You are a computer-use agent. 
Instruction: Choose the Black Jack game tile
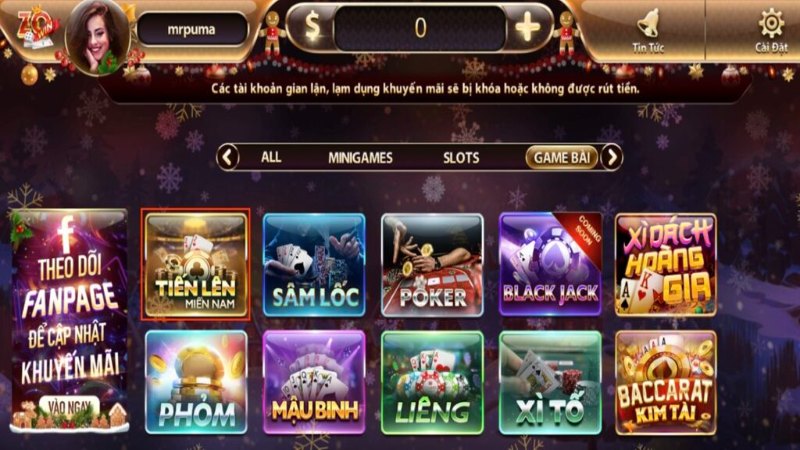(549, 265)
